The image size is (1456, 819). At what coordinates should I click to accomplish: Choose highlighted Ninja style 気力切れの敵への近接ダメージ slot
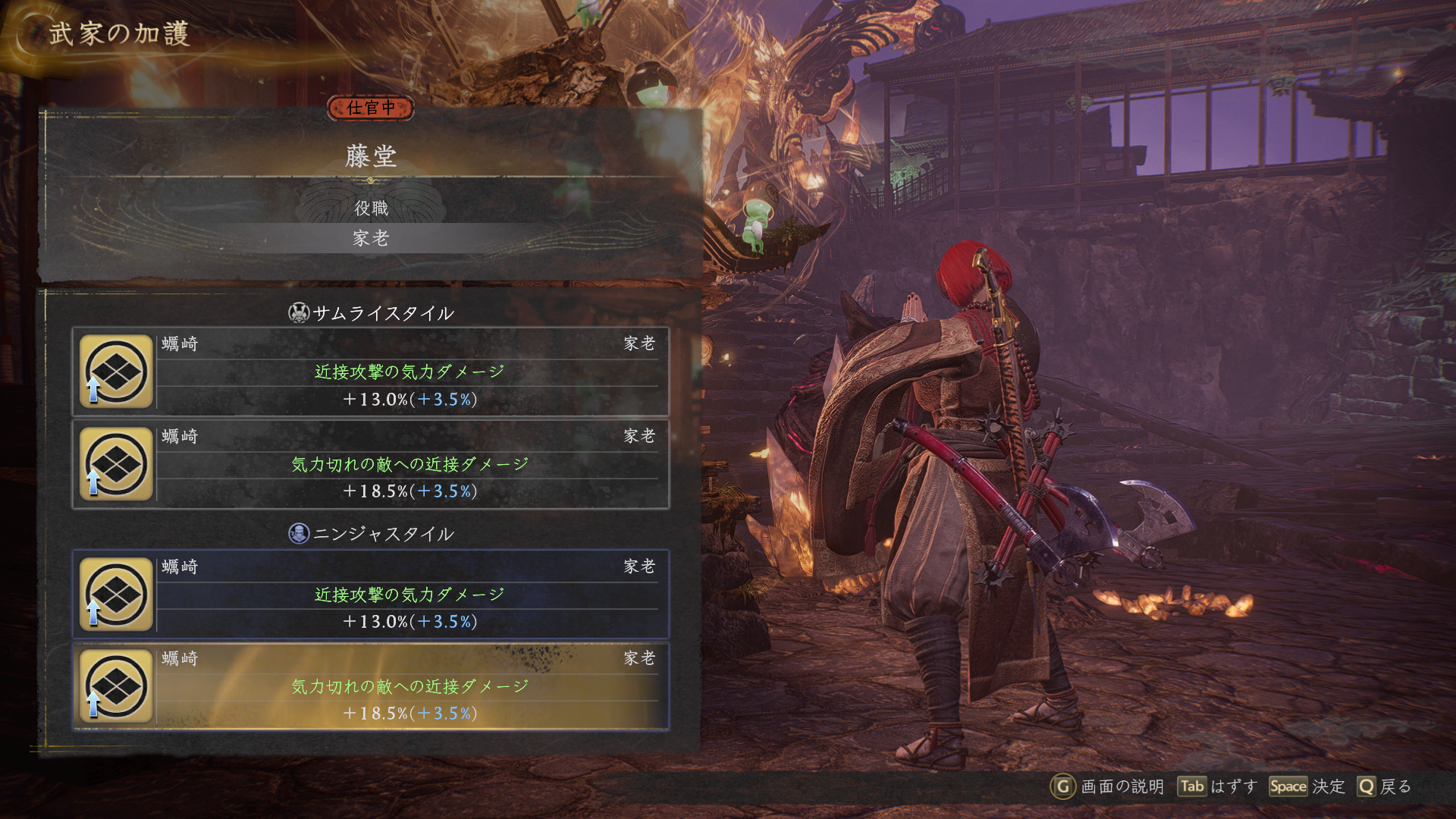click(371, 686)
